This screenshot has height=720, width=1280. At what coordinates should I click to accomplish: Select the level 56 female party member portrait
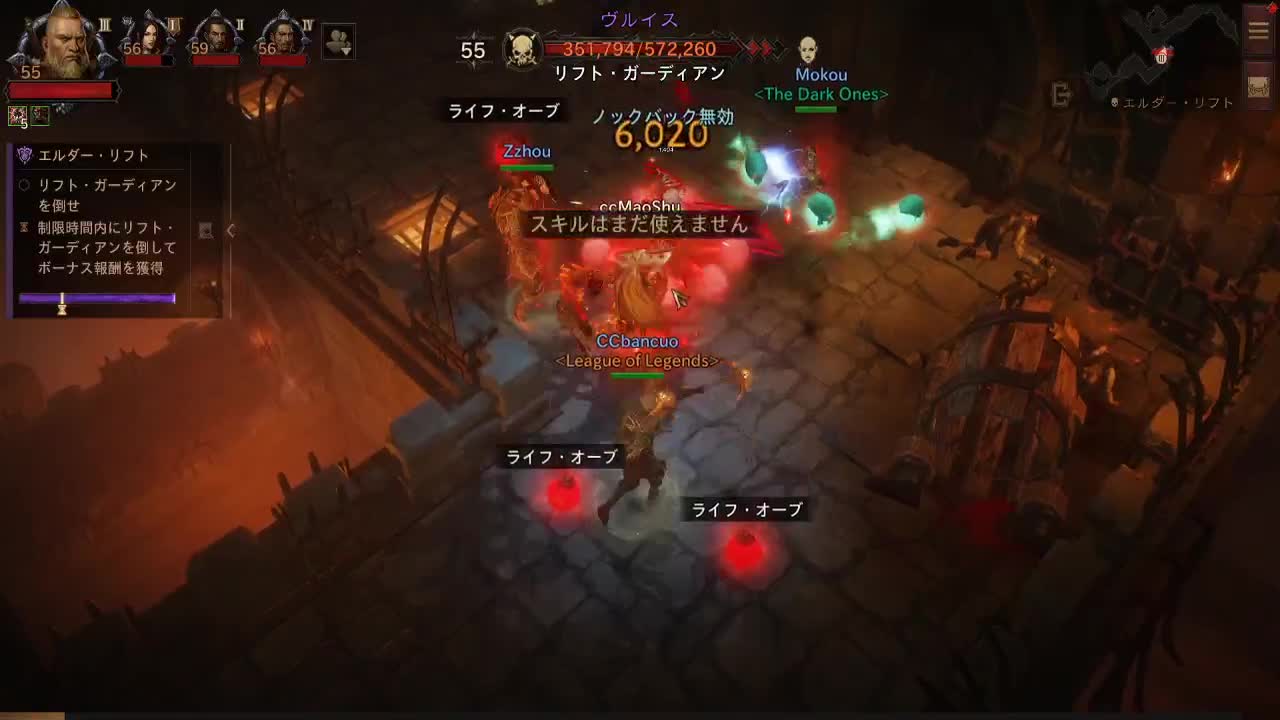click(x=152, y=34)
